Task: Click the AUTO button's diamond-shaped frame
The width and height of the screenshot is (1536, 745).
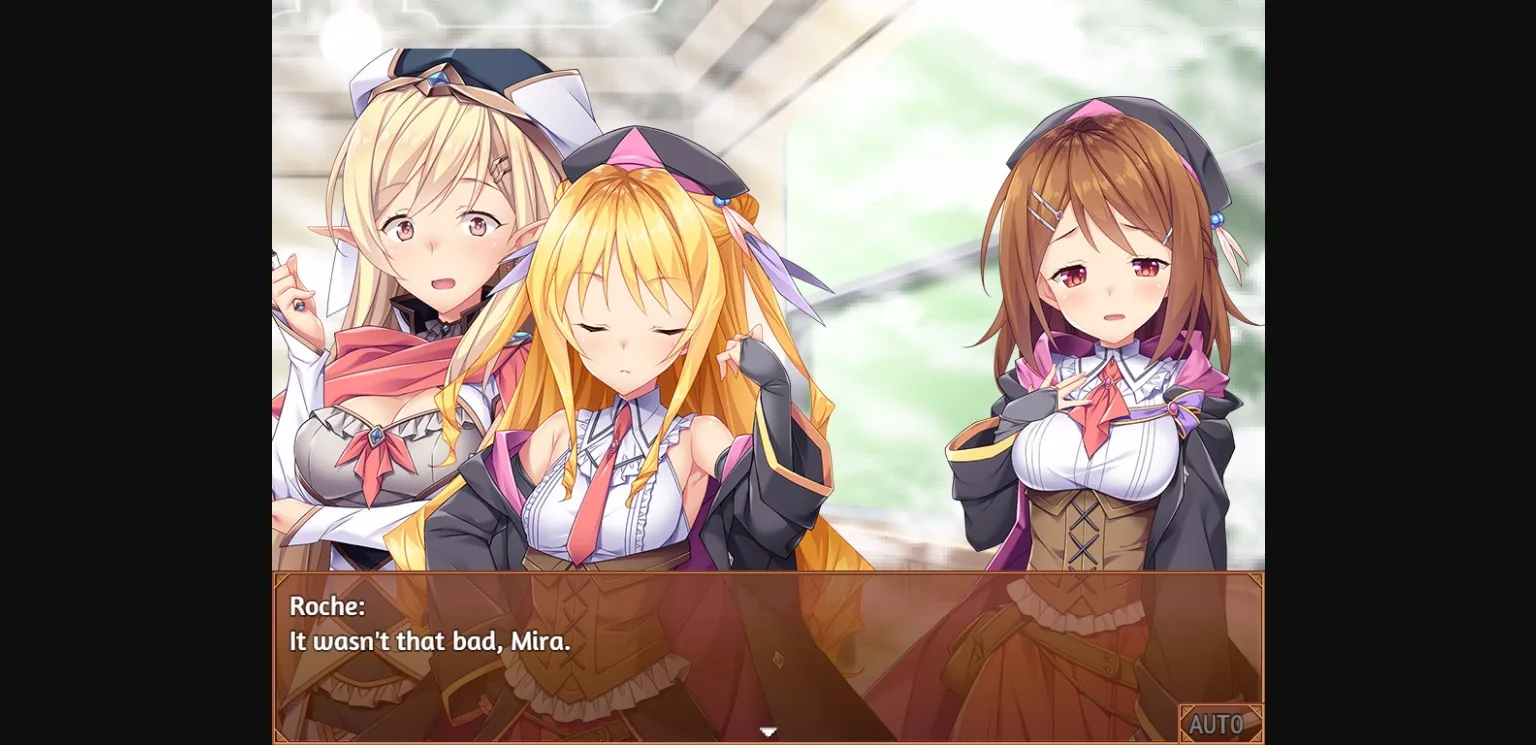Action: 1222,723
